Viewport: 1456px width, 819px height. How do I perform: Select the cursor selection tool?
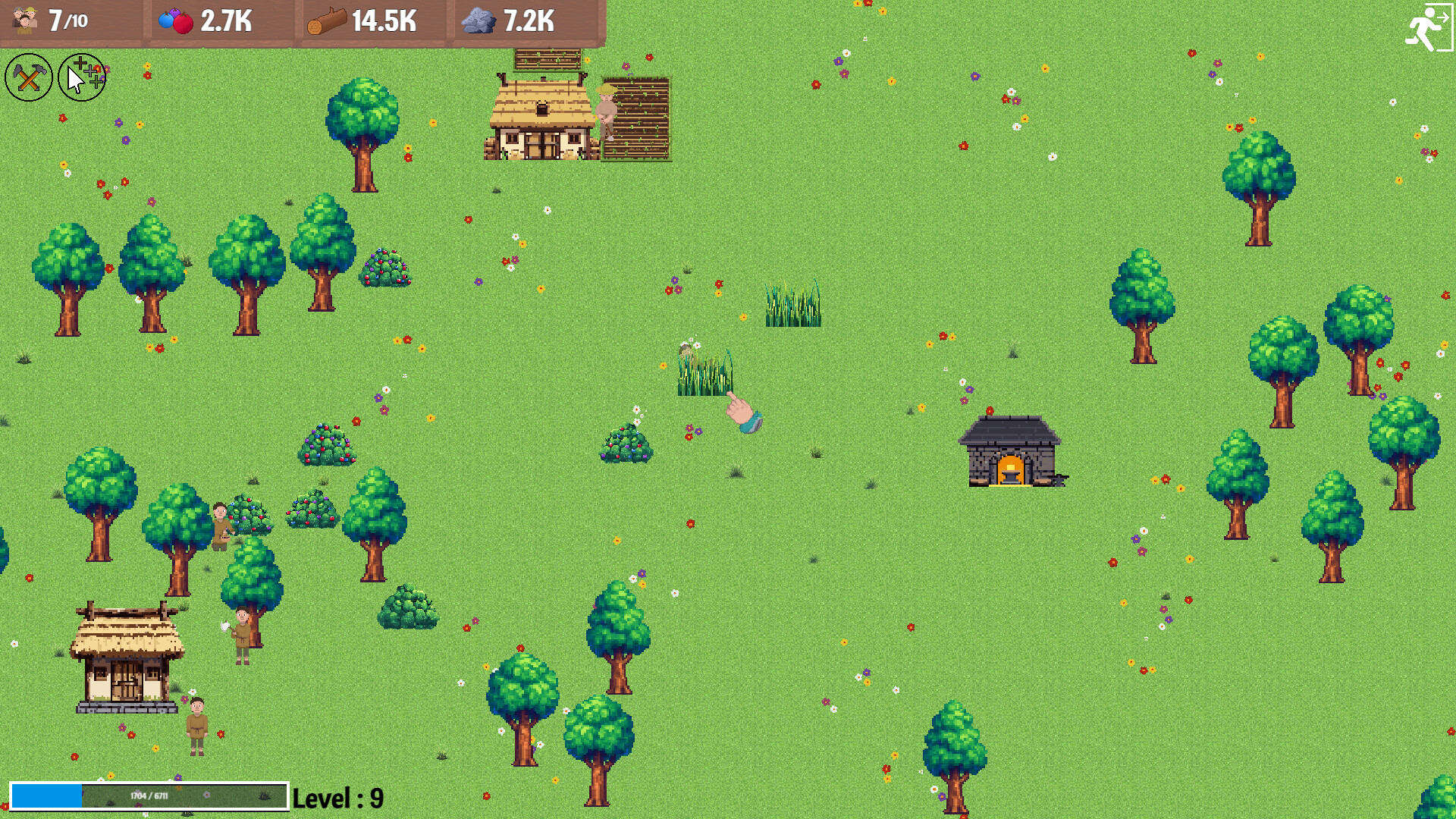(80, 77)
